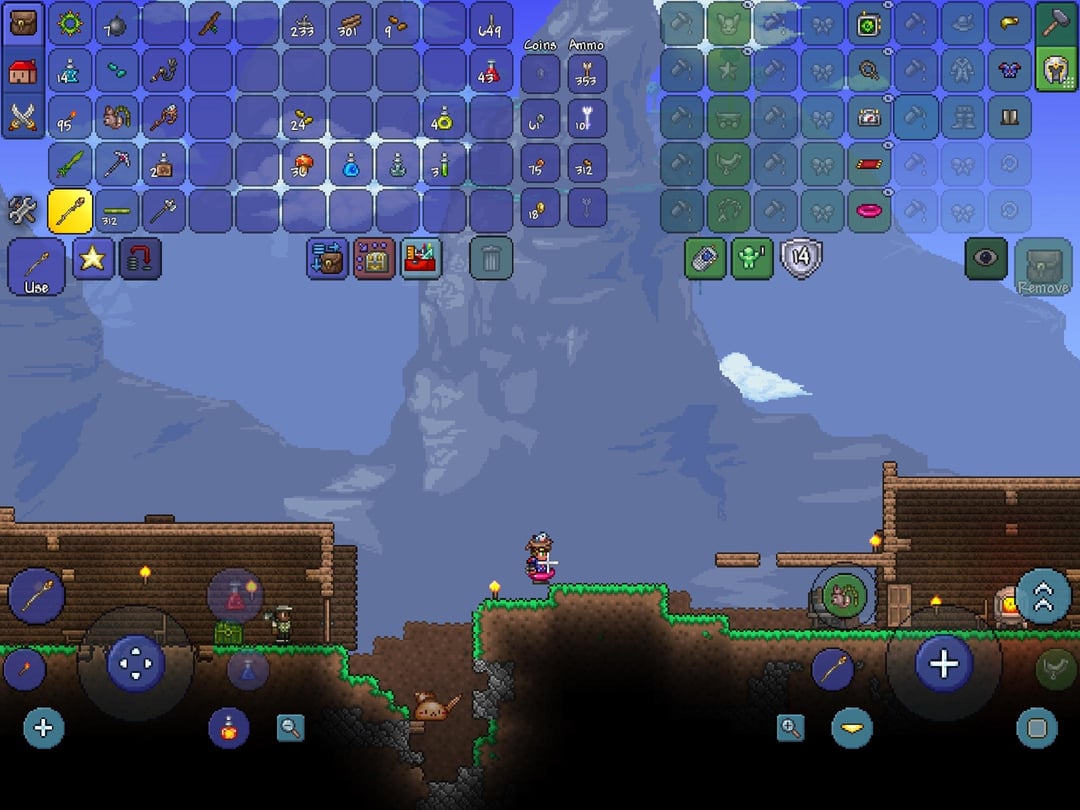Select the pickaxe inventory slot
This screenshot has width=1080, height=810.
117,164
